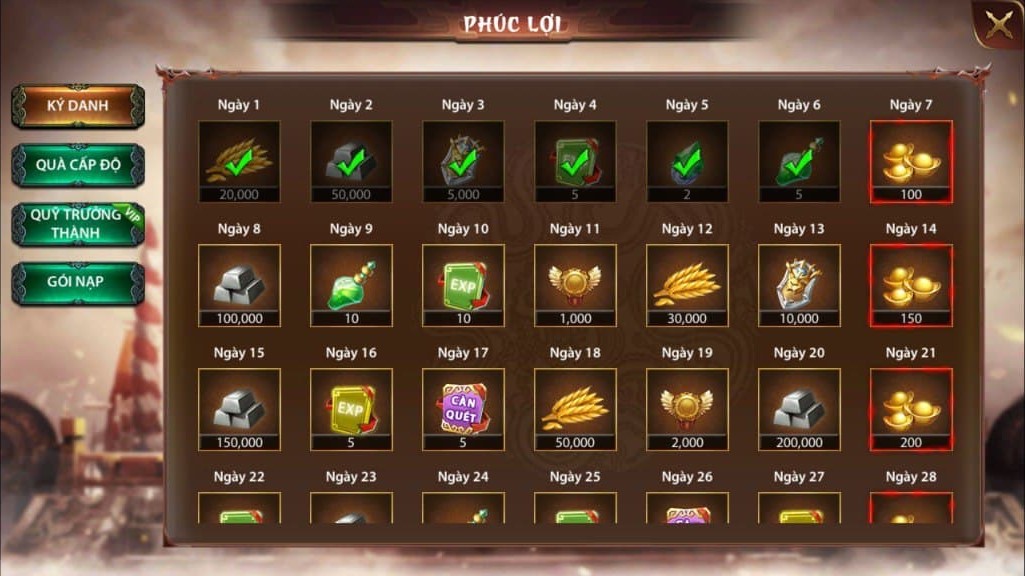The height and width of the screenshot is (576, 1025).
Task: Select the Ngày 10 EXP book reward
Action: (x=463, y=285)
